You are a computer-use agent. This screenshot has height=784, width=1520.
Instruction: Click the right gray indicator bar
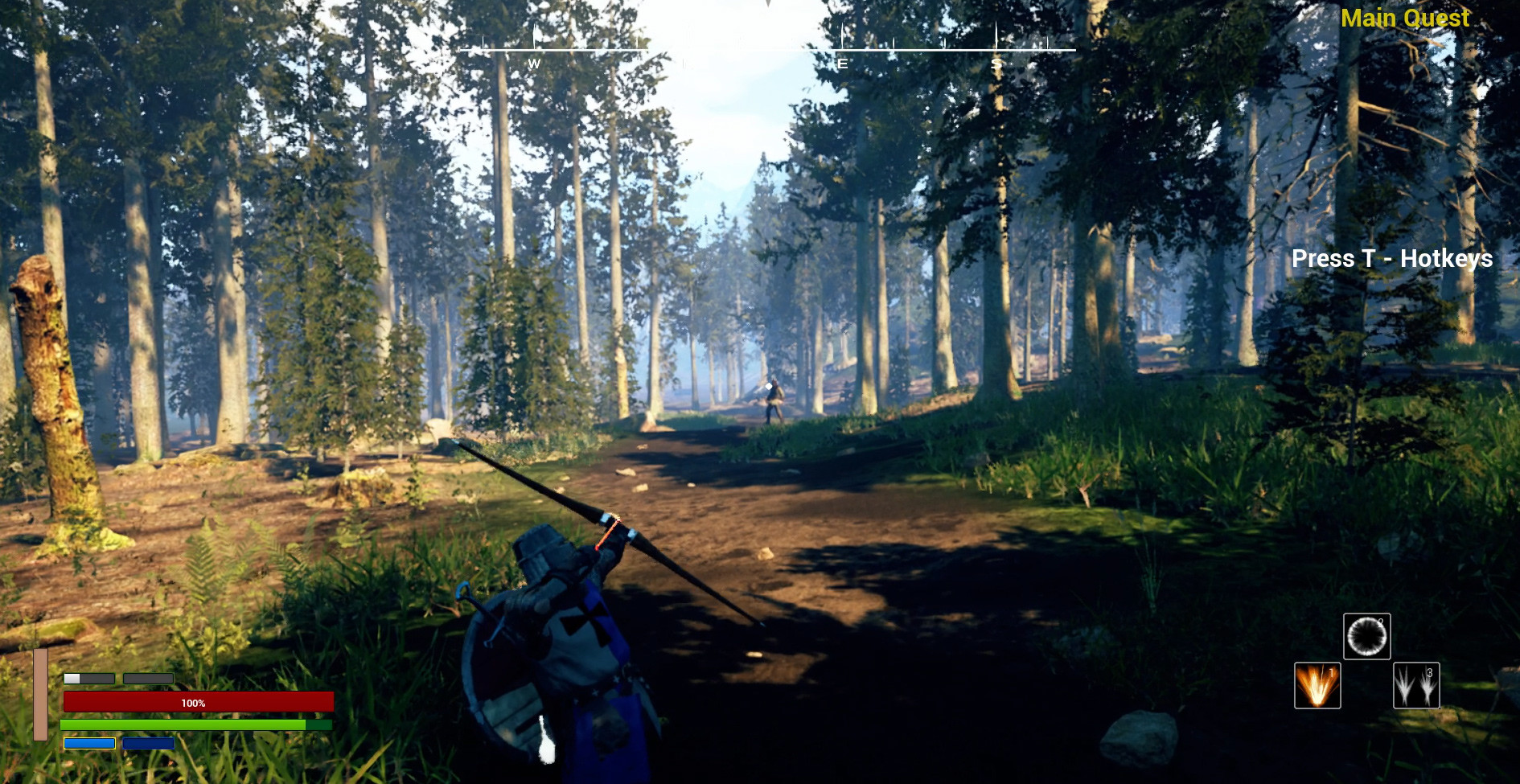[149, 679]
